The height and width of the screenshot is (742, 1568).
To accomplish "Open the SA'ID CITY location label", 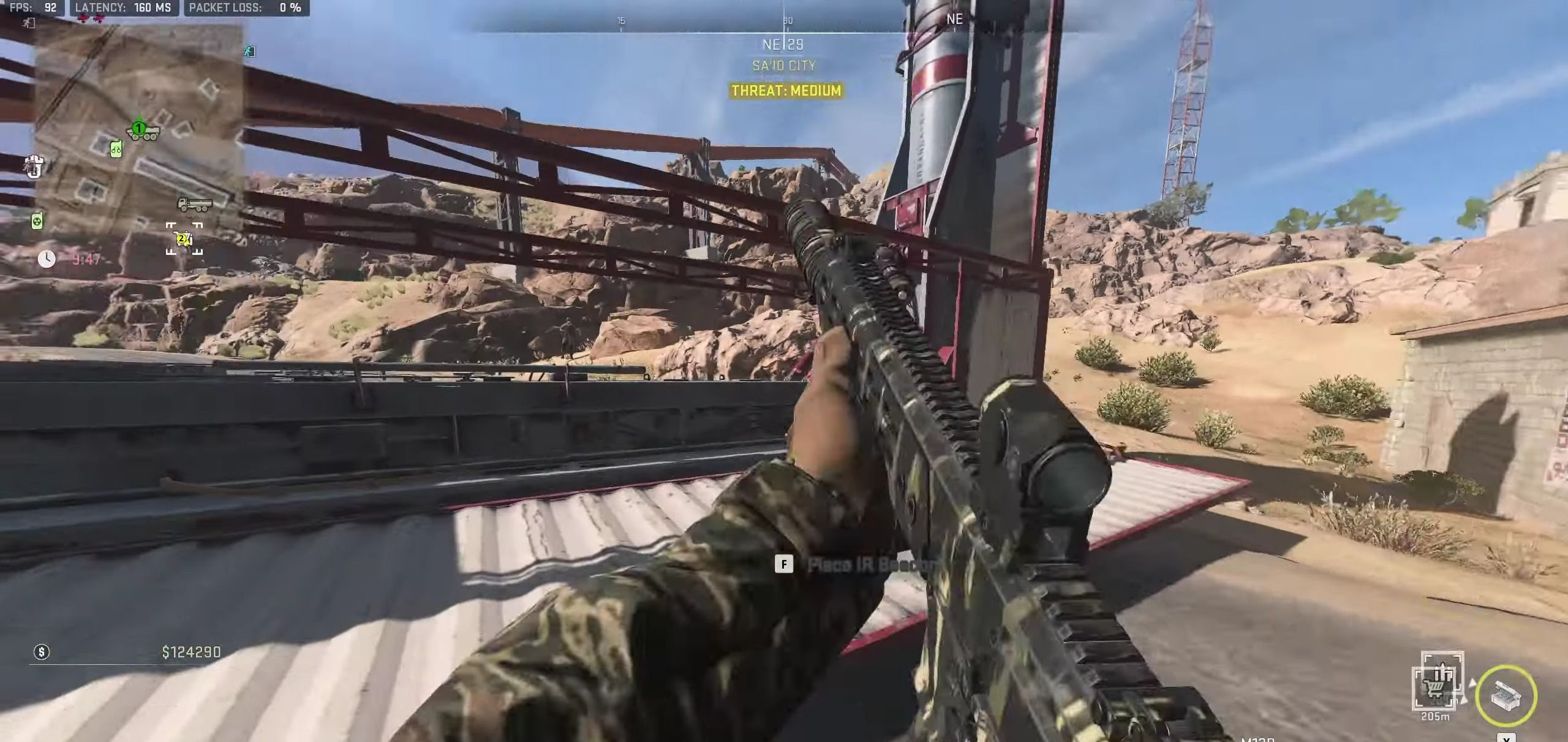I will 783,66.
